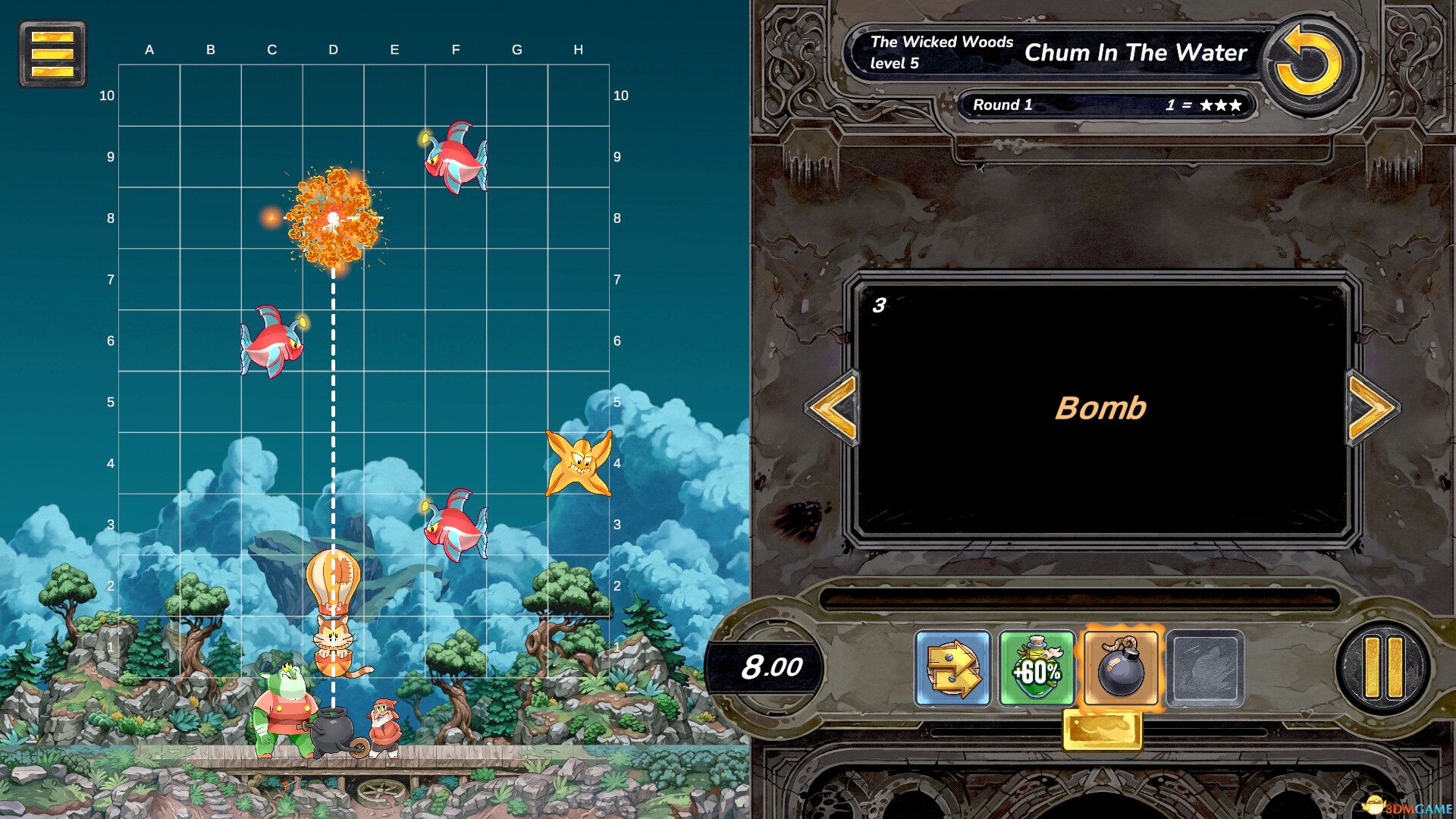
Task: Click the fish above the dotted aim line
Action: (x=456, y=157)
